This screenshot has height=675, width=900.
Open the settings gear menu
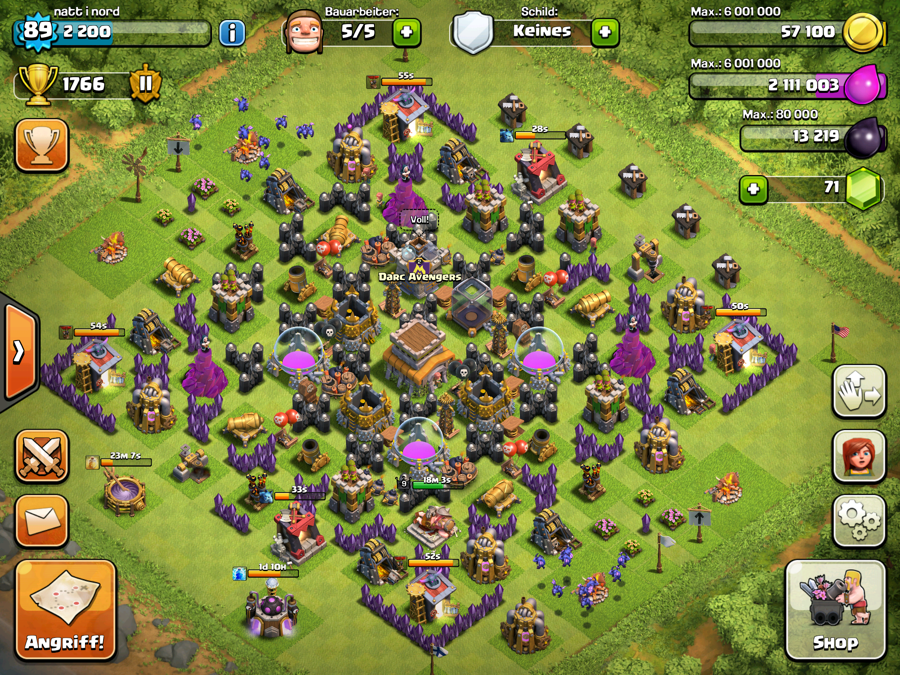pos(859,519)
